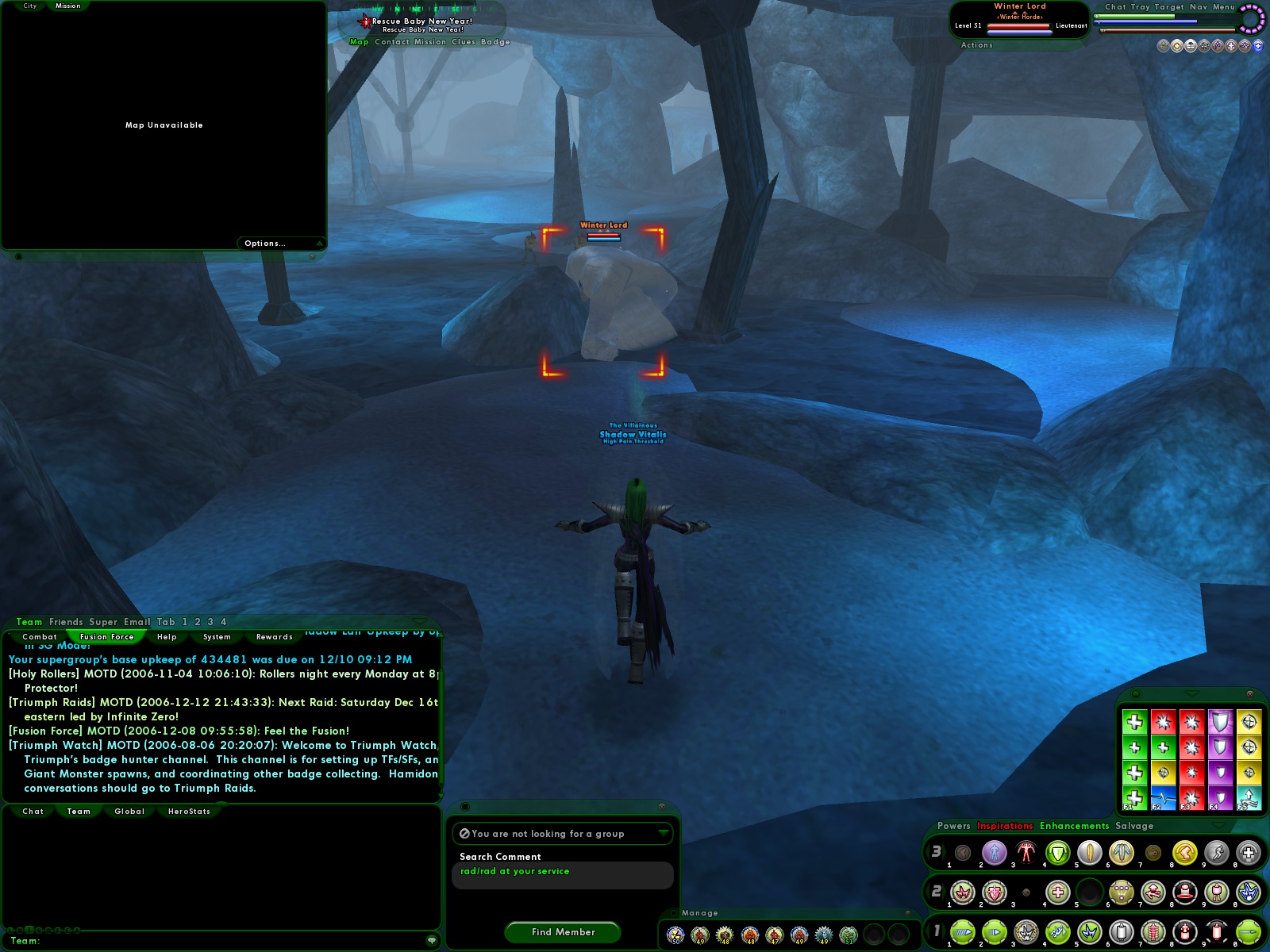The width and height of the screenshot is (1270, 952).
Task: Toggle the Nav window from the top-right bar
Action: point(1199,6)
